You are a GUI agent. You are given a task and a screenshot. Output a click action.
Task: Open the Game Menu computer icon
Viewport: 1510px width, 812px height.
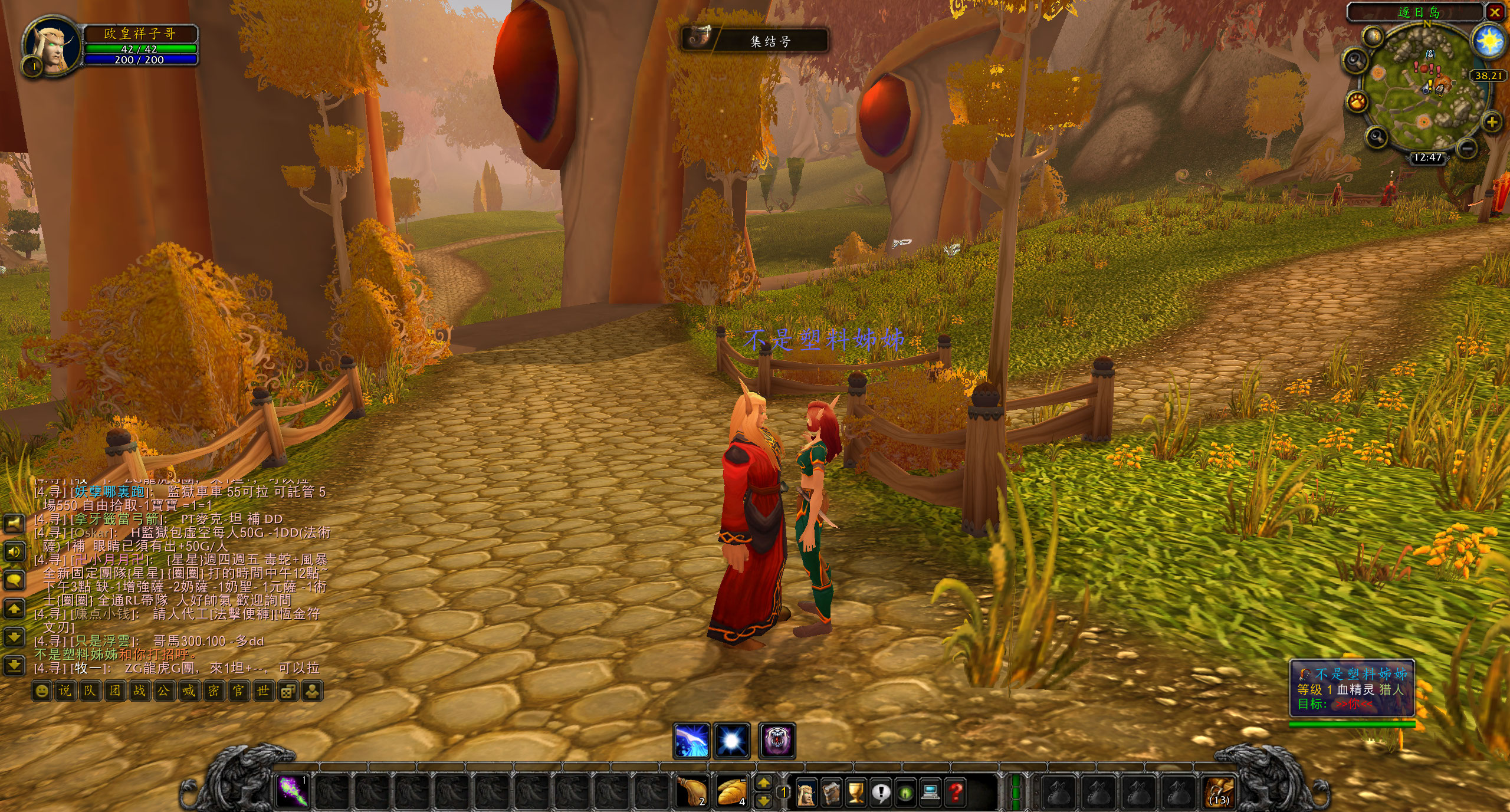click(x=930, y=793)
